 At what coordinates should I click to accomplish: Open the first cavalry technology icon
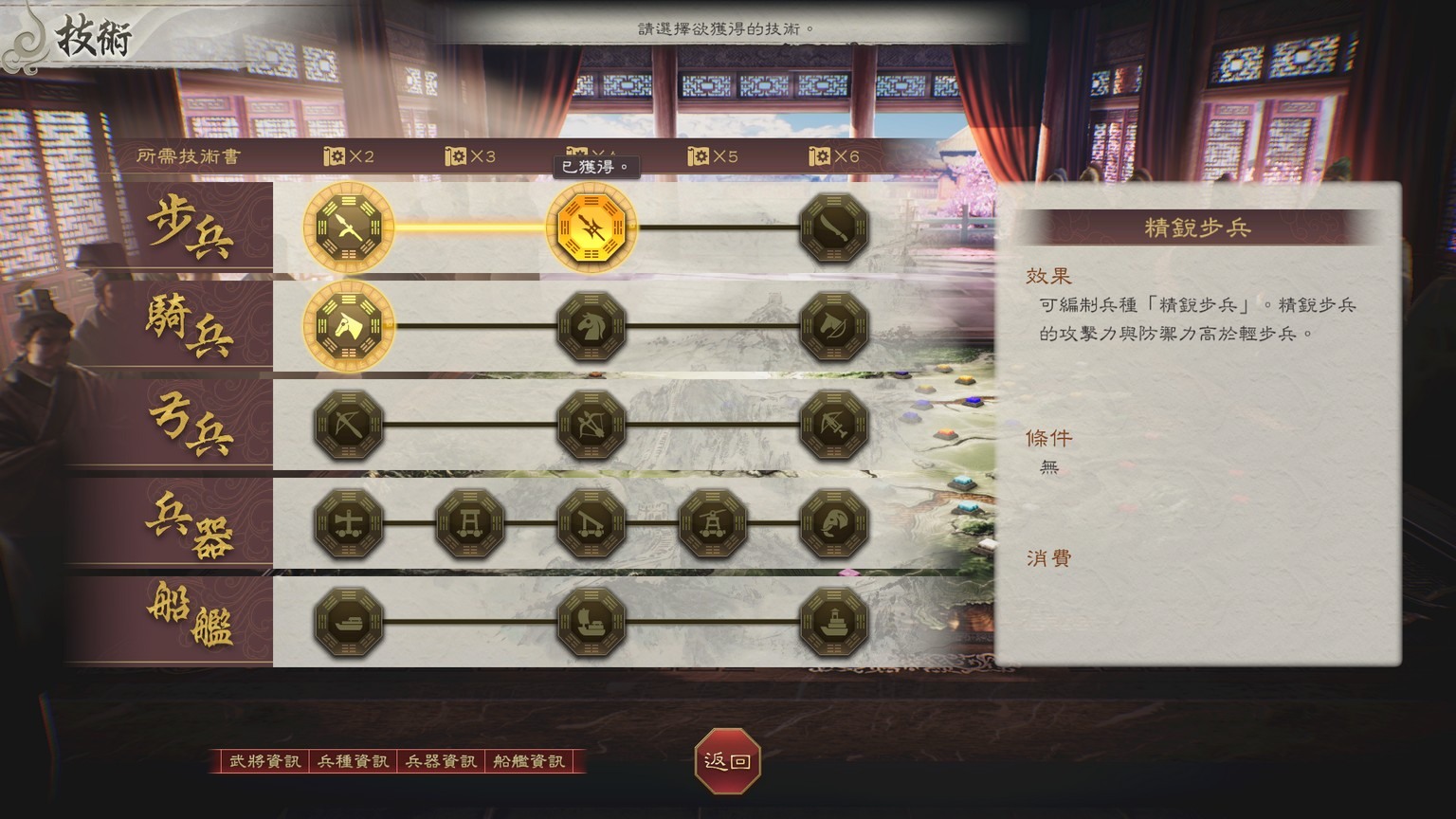click(x=348, y=327)
